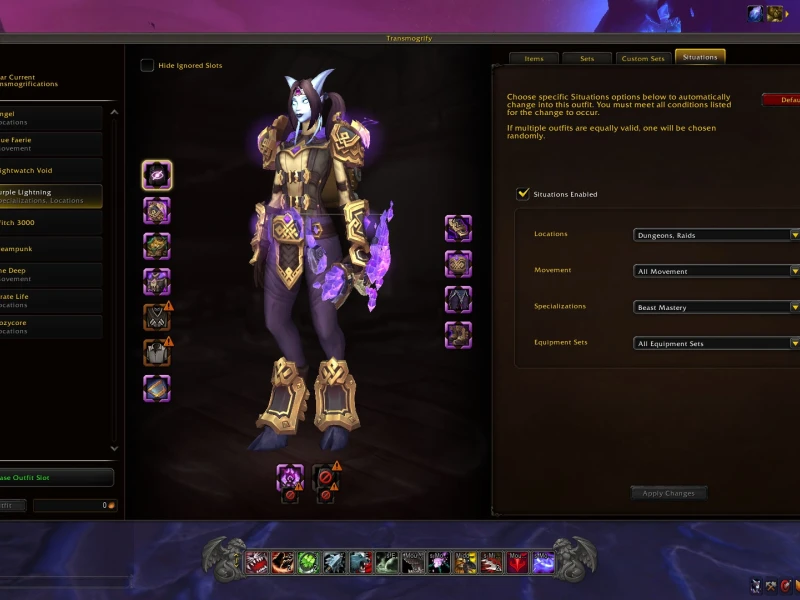The image size is (800, 600).
Task: Toggle the Hide Ignored Slots checkbox
Action: tap(148, 66)
